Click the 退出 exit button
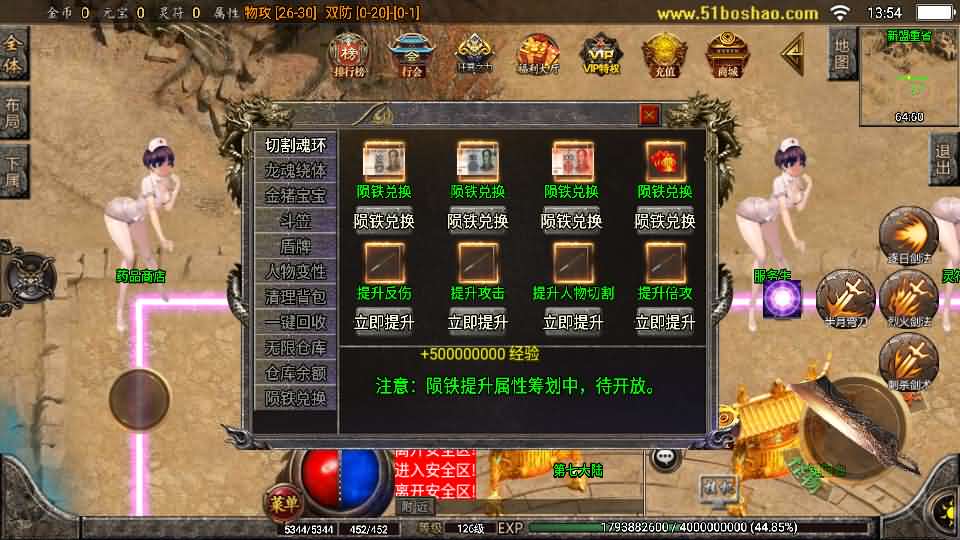 click(942, 158)
